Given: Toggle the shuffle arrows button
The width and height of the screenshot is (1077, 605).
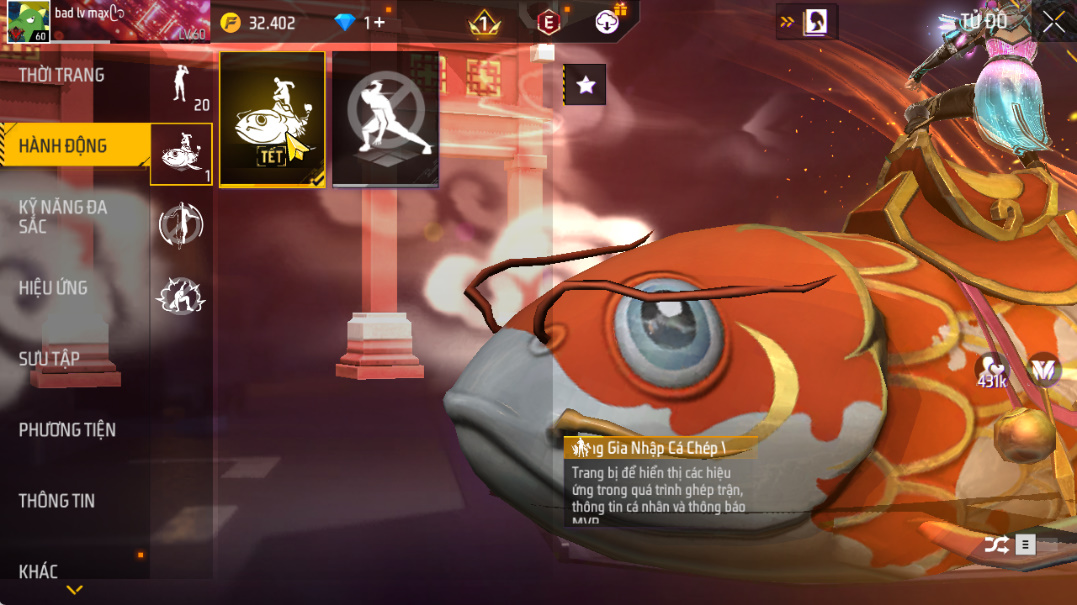Looking at the screenshot, I should point(996,545).
